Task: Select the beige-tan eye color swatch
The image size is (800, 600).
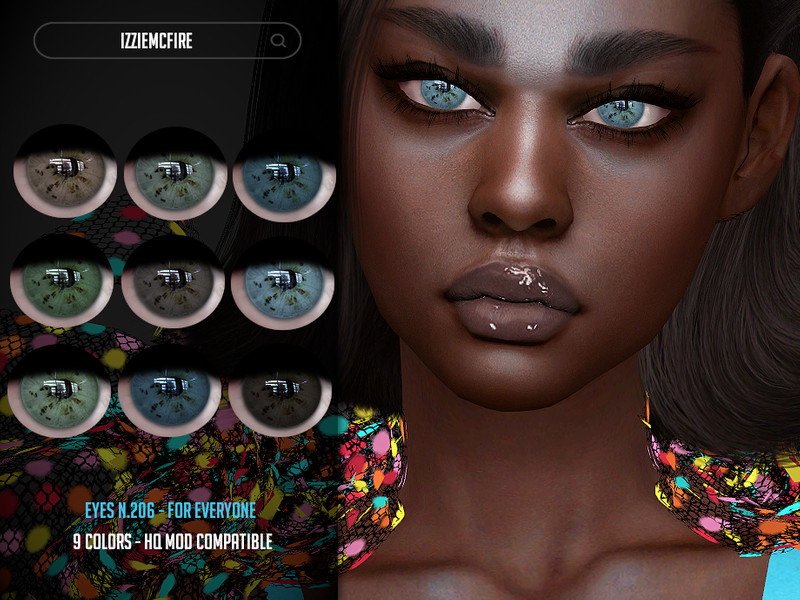Action: point(65,173)
